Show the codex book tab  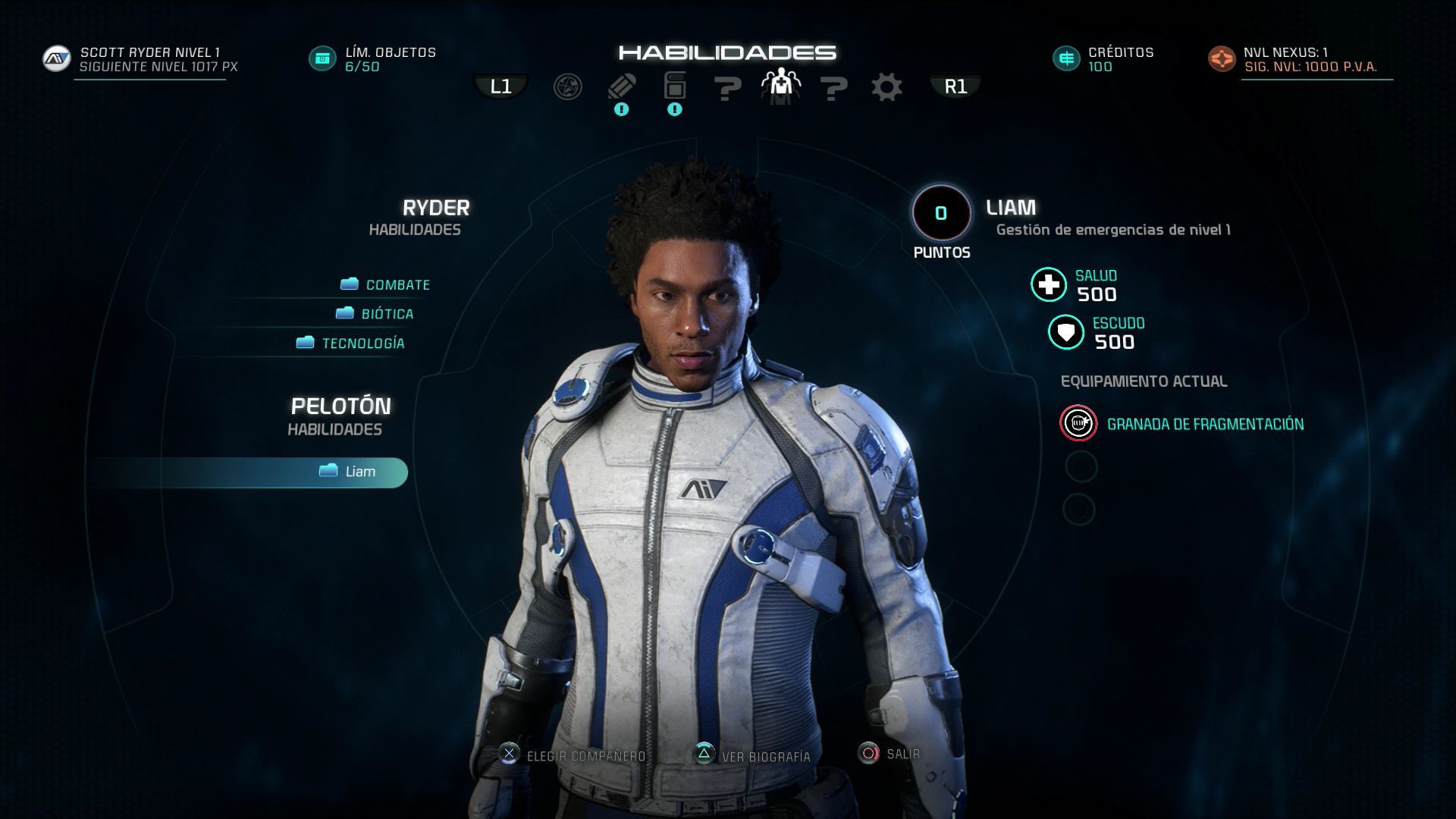point(675,87)
